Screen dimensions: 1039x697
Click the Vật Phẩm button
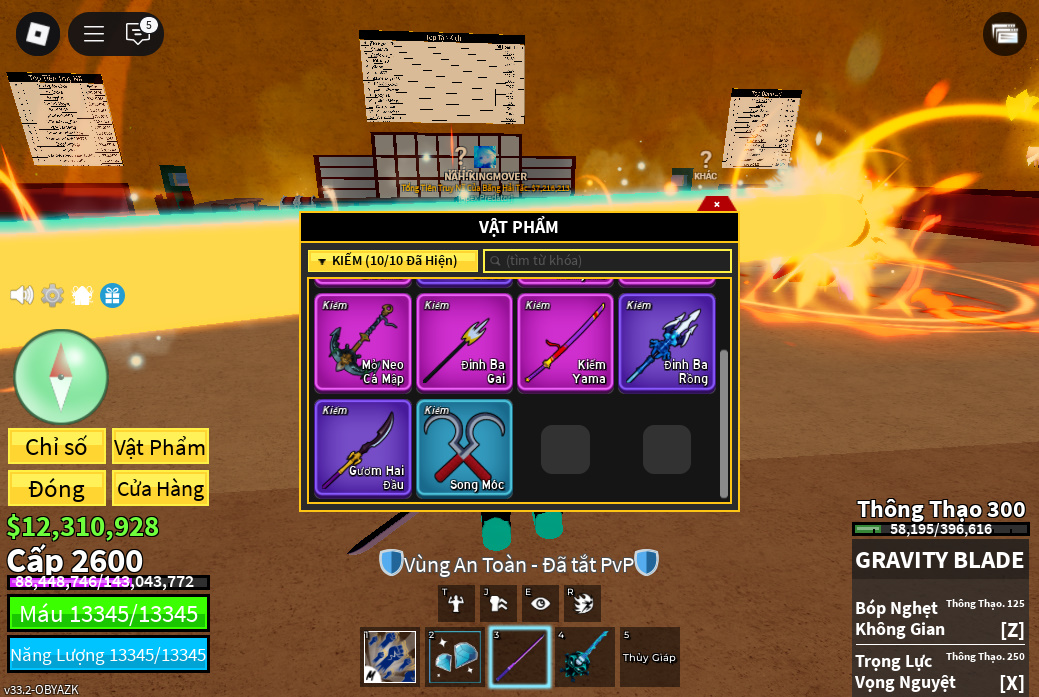point(160,447)
